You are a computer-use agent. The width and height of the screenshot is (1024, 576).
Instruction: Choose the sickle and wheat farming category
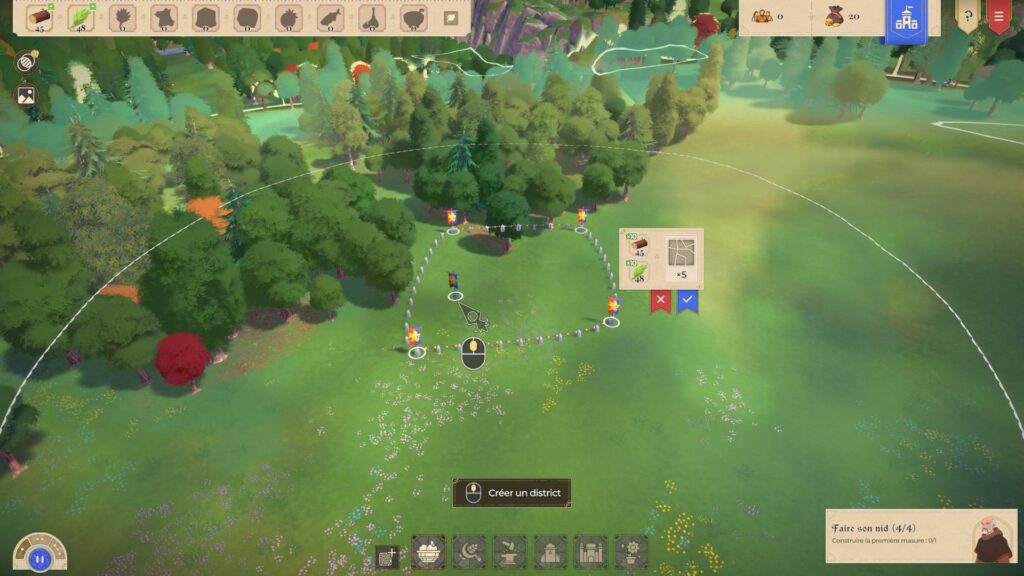469,551
